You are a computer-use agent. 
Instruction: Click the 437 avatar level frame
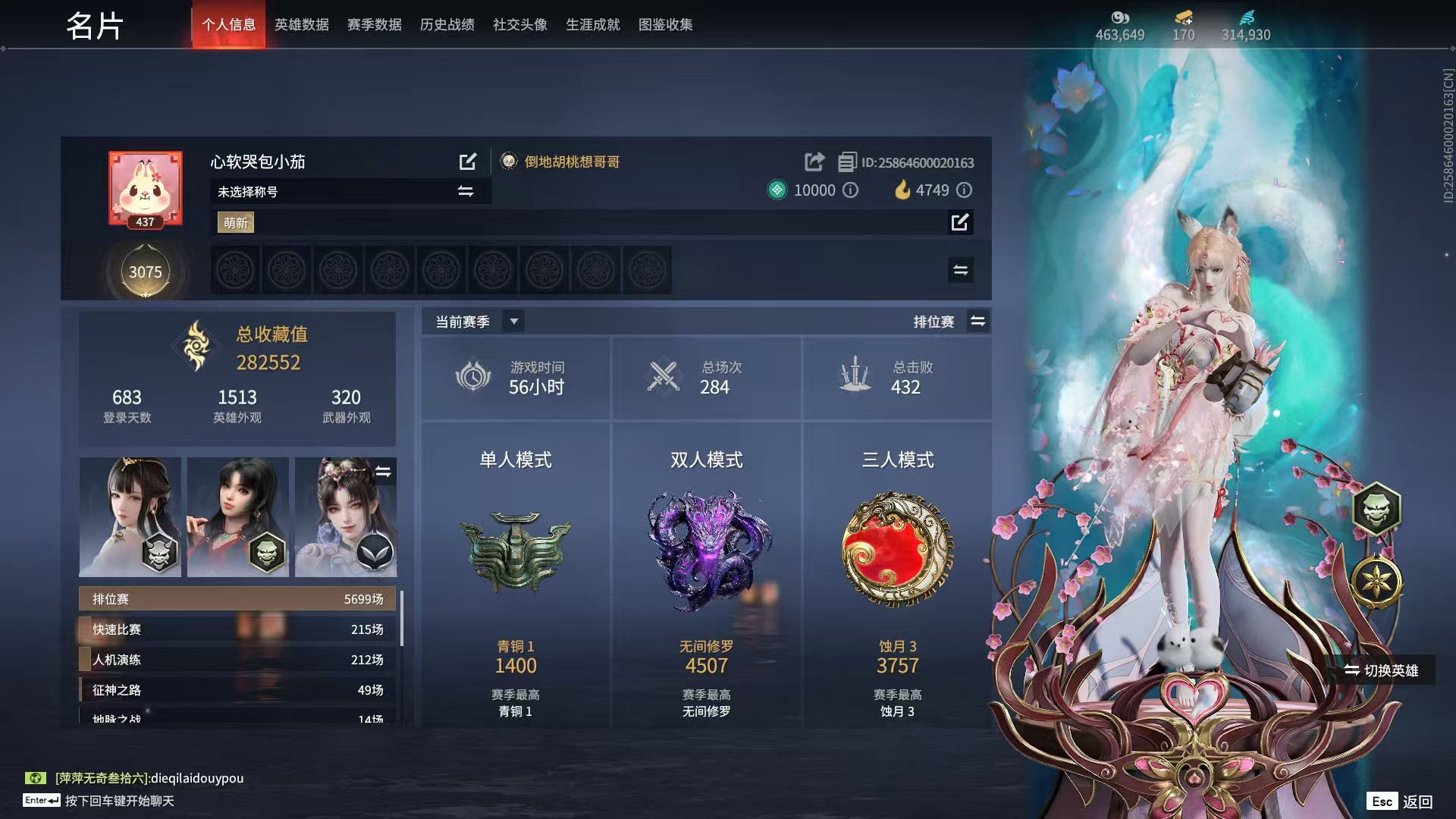tap(145, 188)
